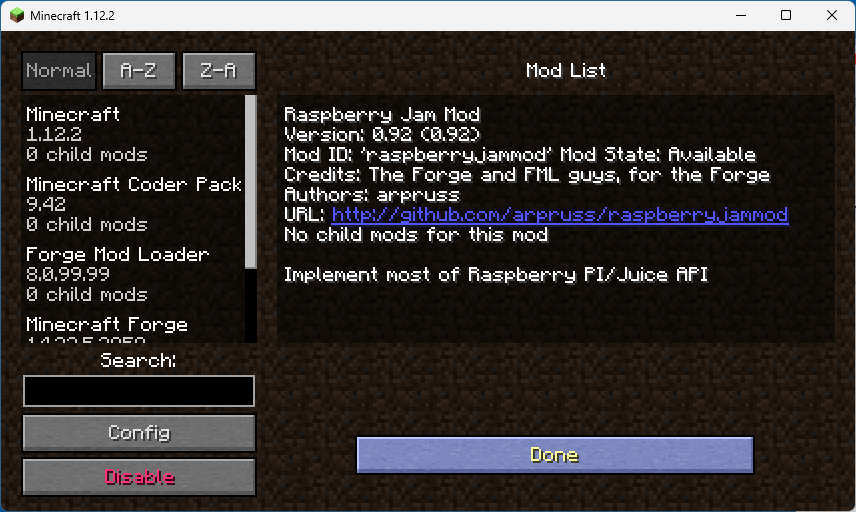Choose Minecraft Coder Pack from the list
The width and height of the screenshot is (856, 512).
[x=133, y=204]
